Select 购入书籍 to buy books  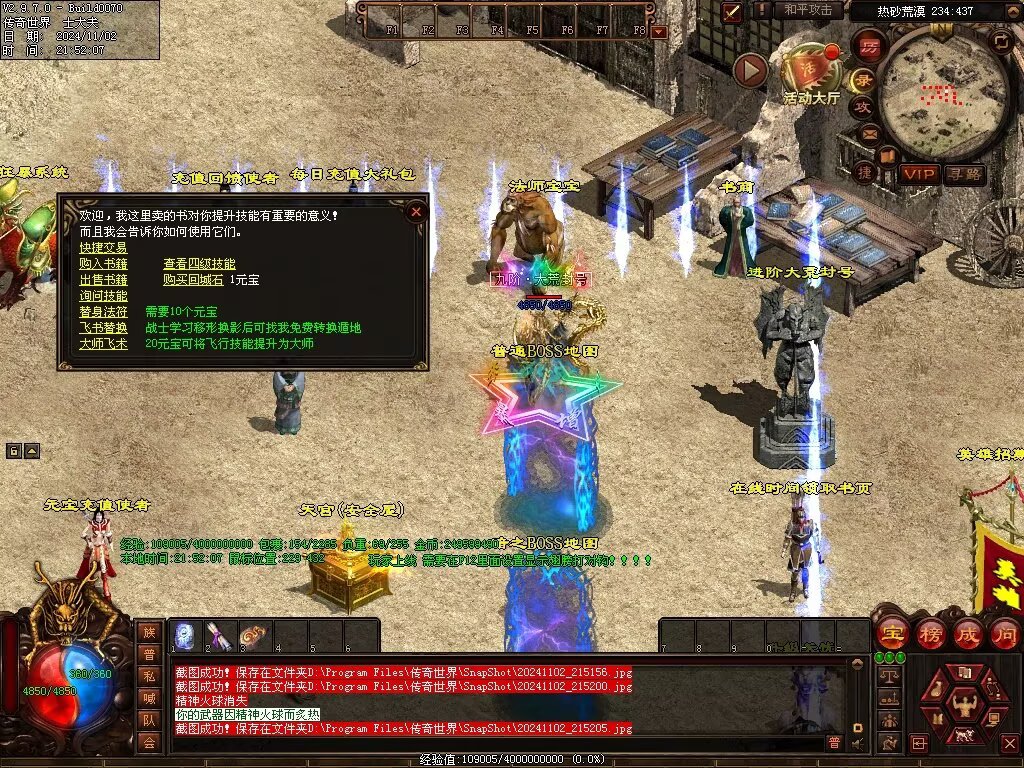point(103,263)
